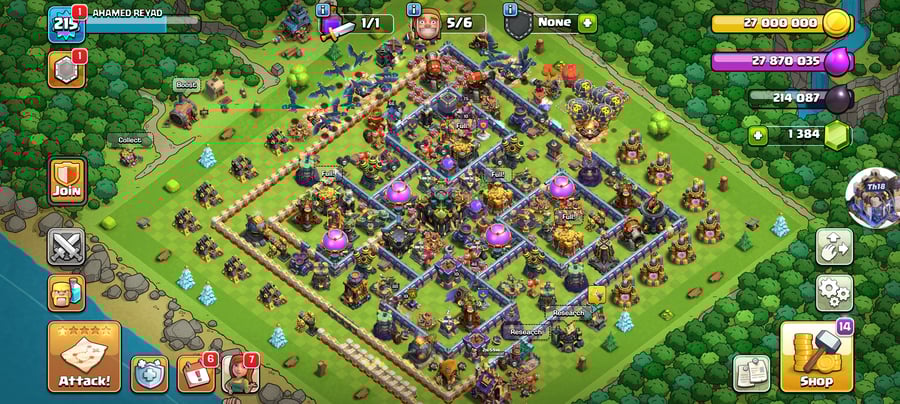Add a shield with the green plus

tap(586, 23)
